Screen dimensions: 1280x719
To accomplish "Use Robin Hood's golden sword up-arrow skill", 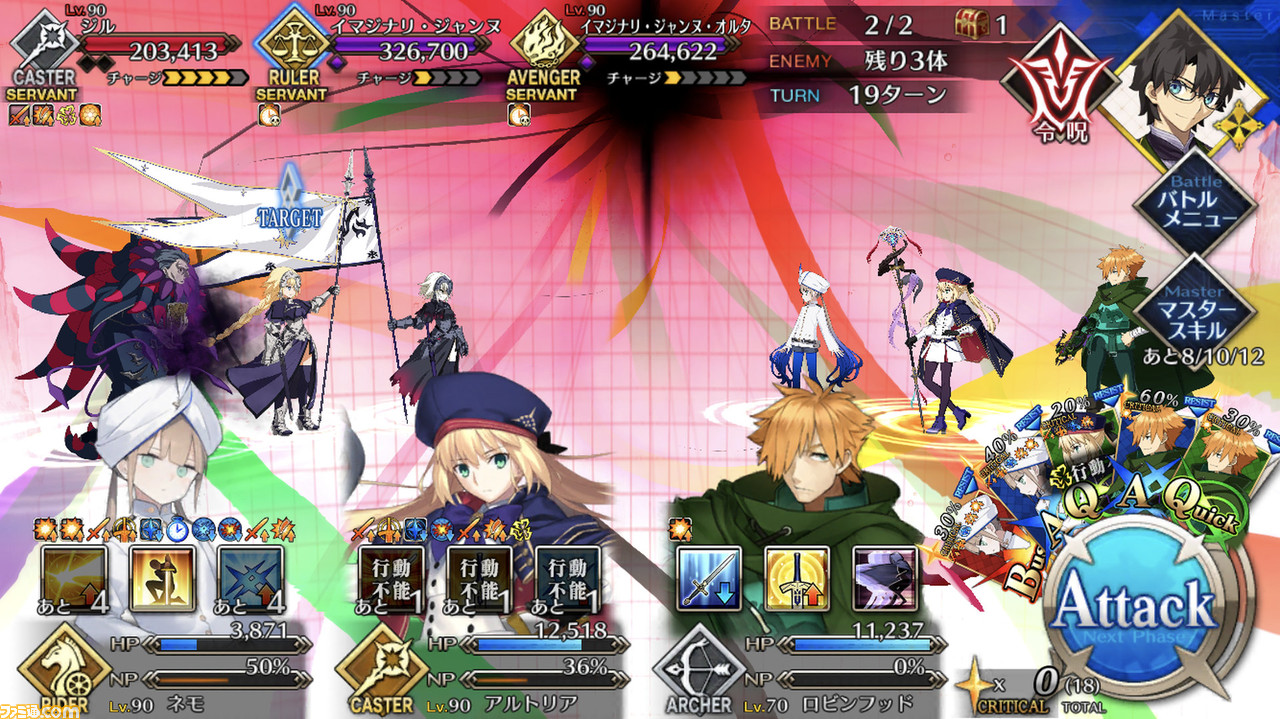I will pos(797,580).
